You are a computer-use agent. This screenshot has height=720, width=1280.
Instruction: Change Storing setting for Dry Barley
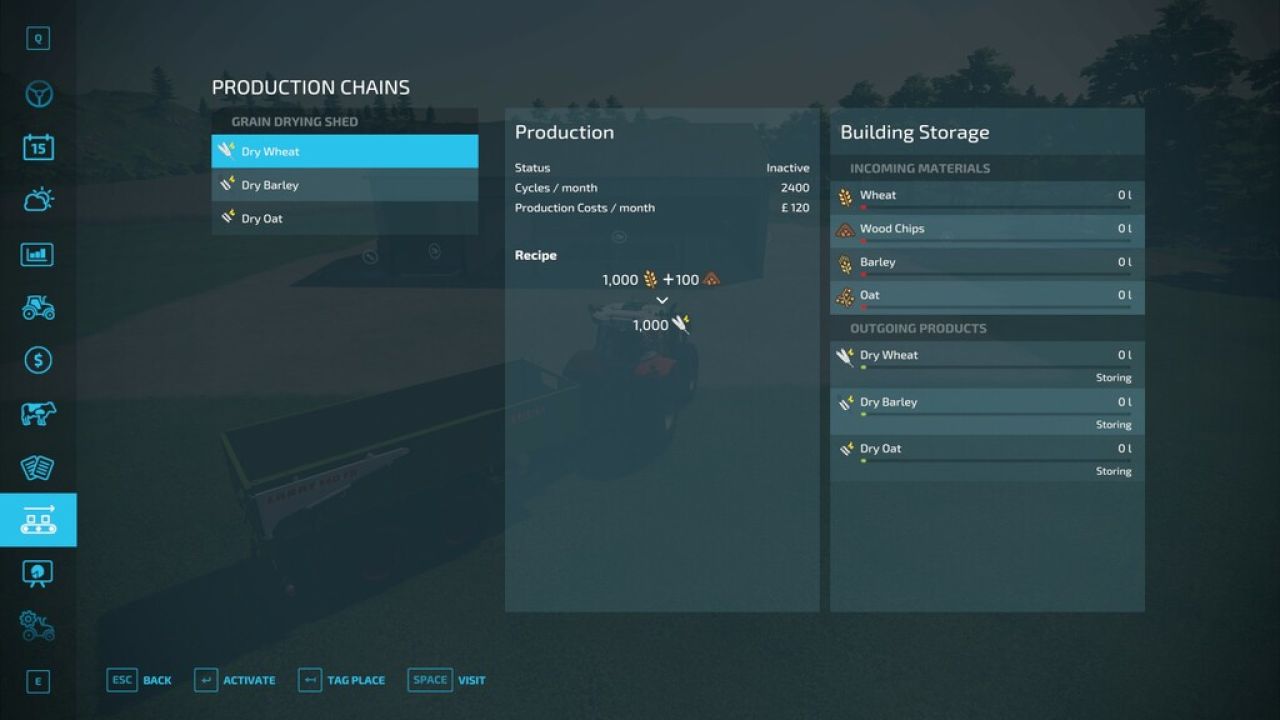coord(1113,424)
